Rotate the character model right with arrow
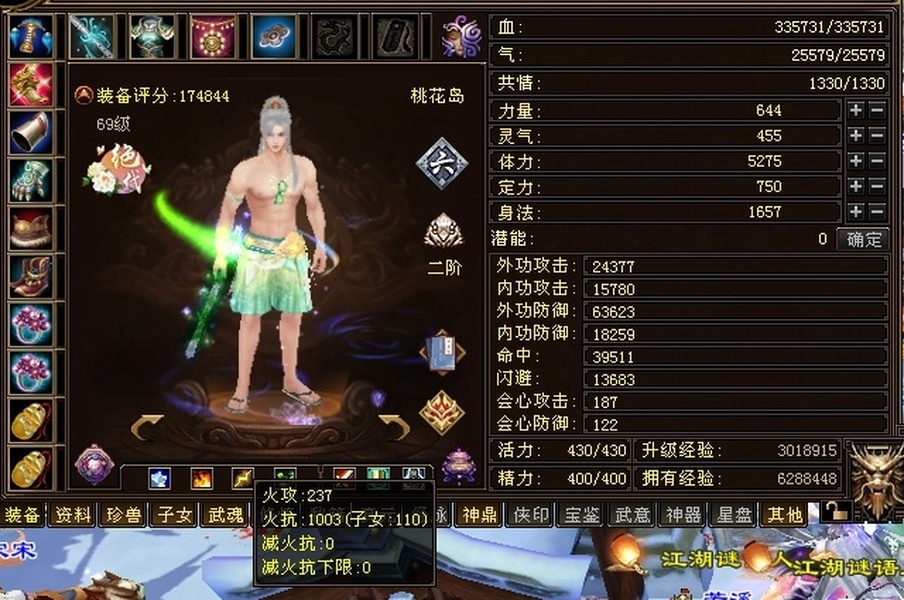Image resolution: width=904 pixels, height=600 pixels. tap(394, 428)
